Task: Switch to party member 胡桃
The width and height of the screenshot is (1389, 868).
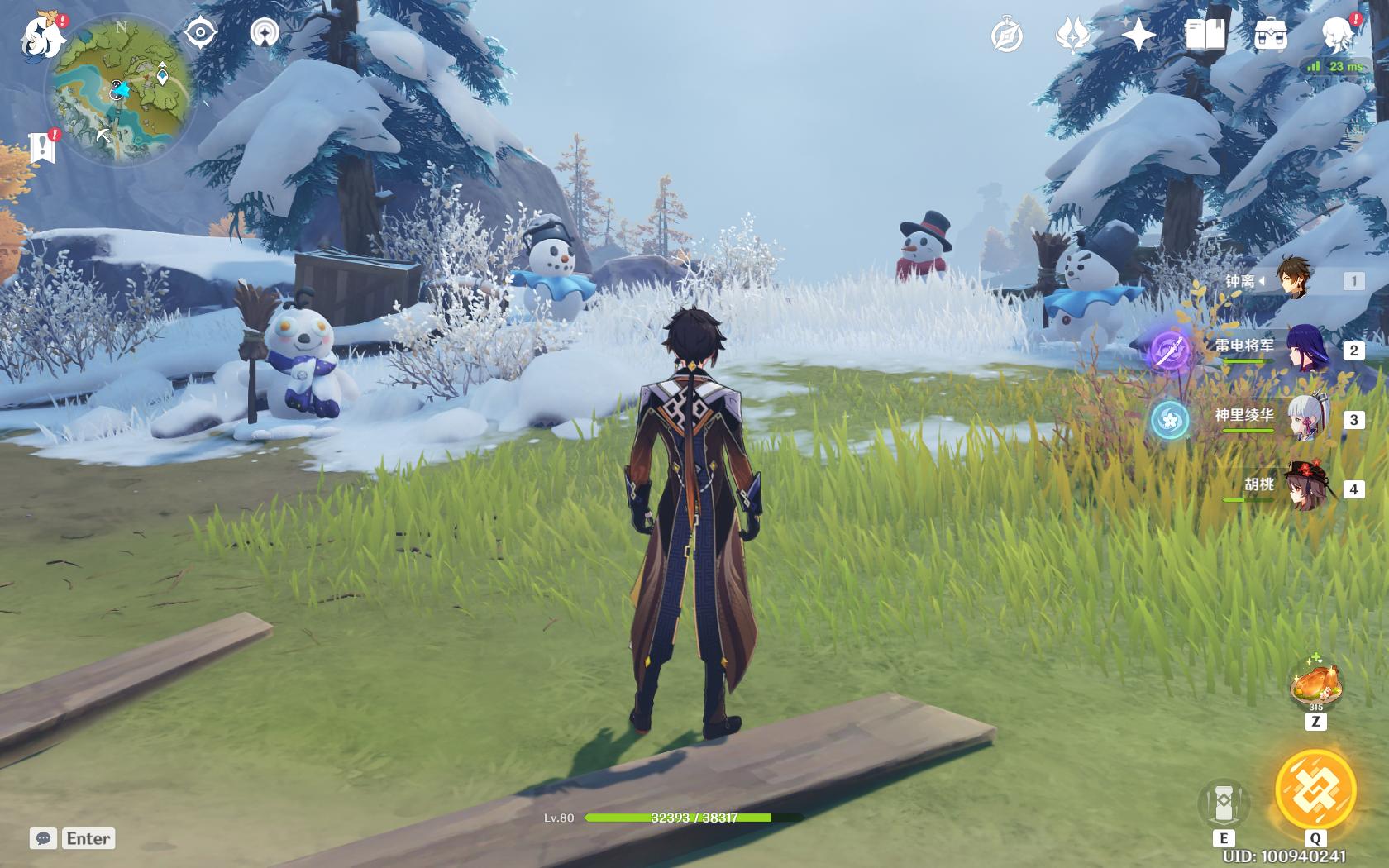Action: coord(1306,488)
